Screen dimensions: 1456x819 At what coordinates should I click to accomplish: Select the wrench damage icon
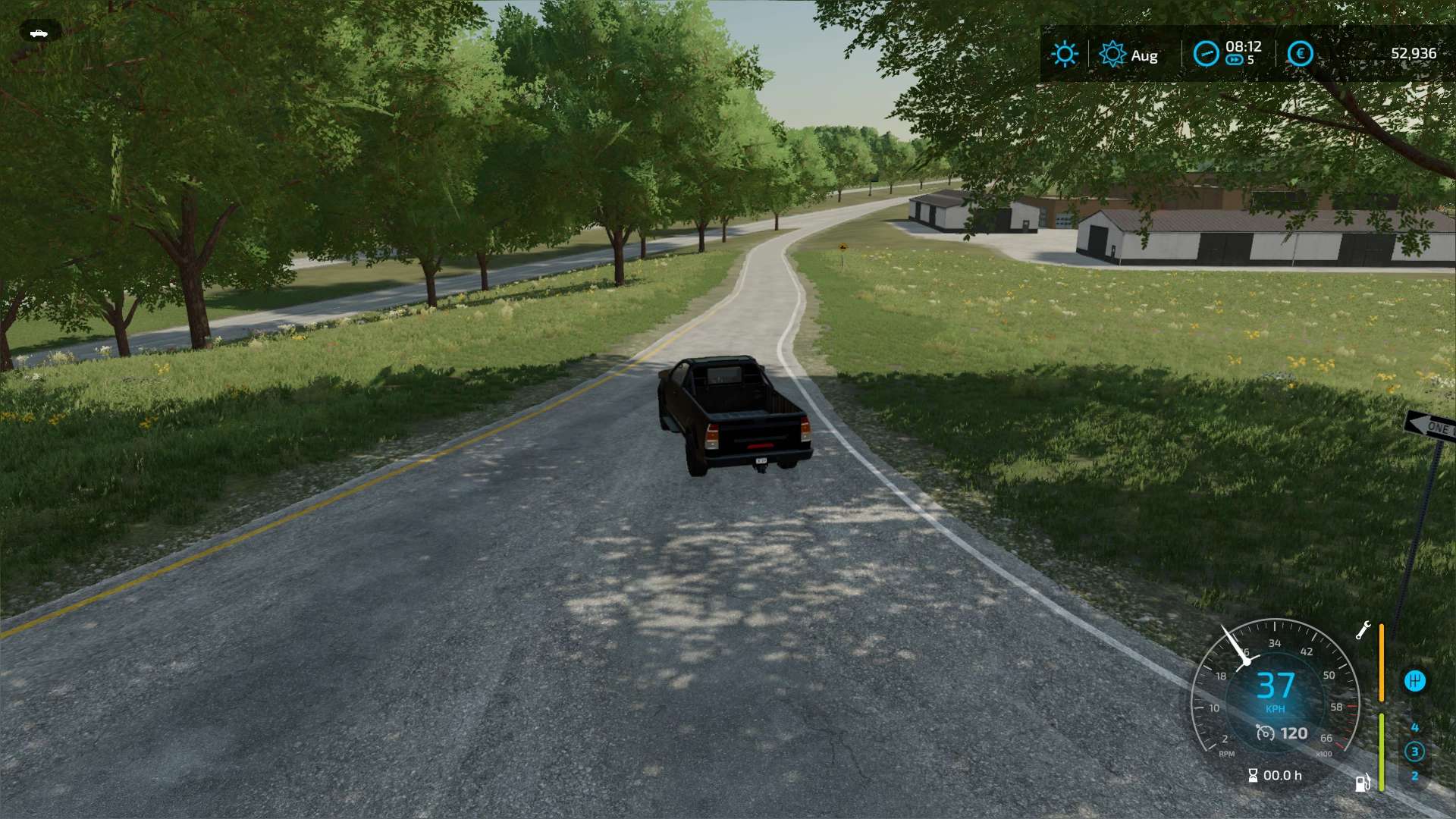coord(1363,631)
